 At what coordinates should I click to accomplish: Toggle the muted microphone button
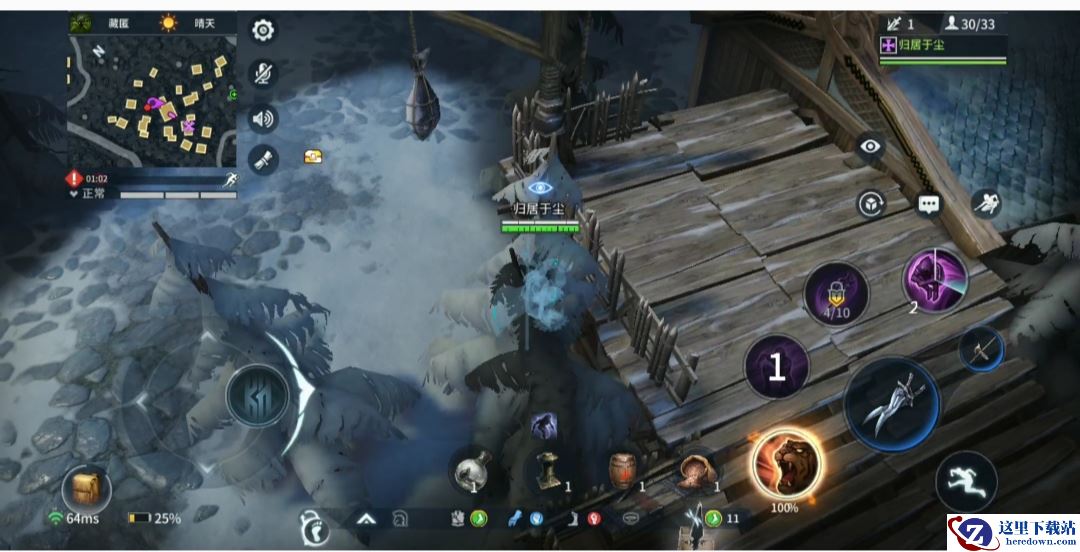263,74
